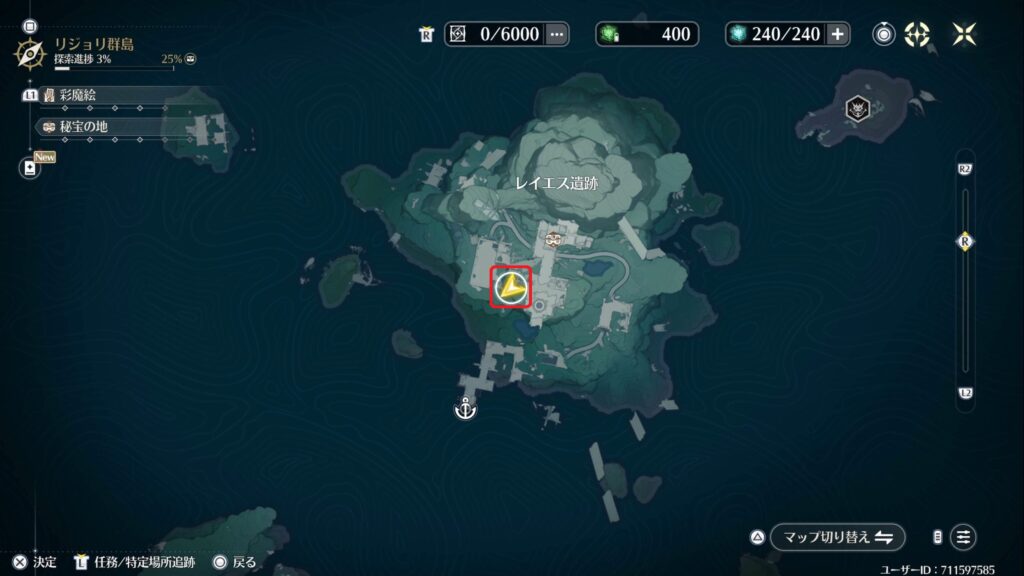Close the map with the X icon
Viewport: 1024px width, 576px height.
click(x=964, y=34)
